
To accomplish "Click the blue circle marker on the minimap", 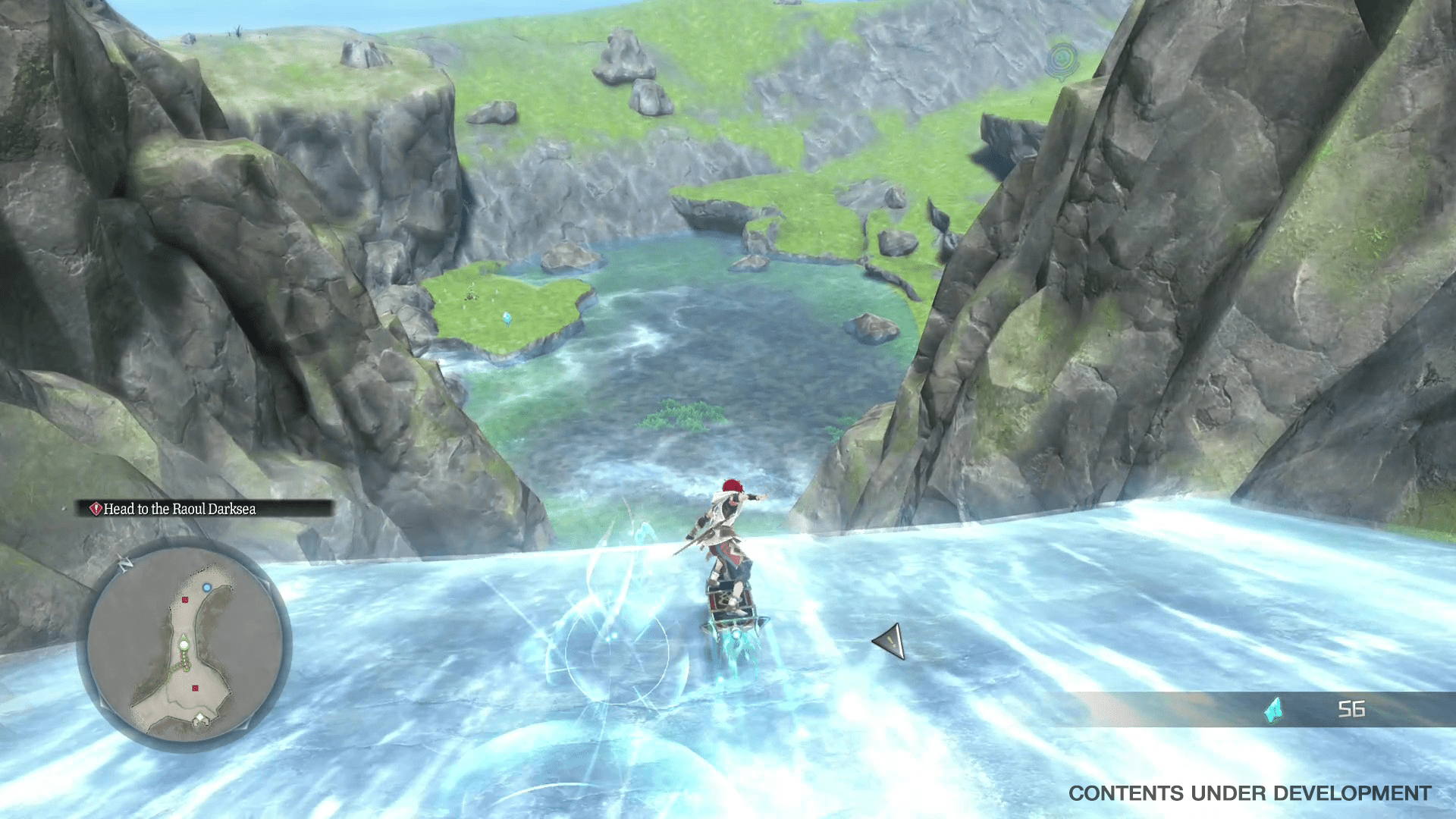I will coord(206,588).
